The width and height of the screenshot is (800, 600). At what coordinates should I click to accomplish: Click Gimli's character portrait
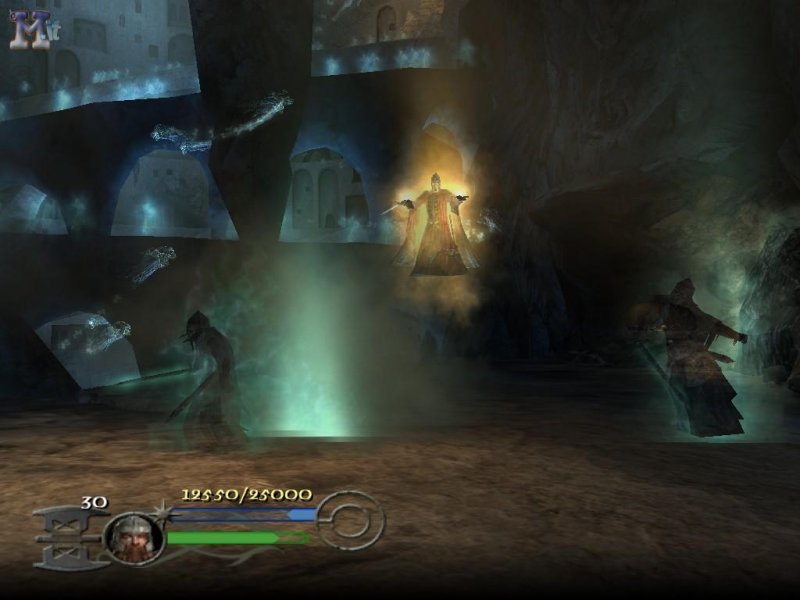[134, 538]
